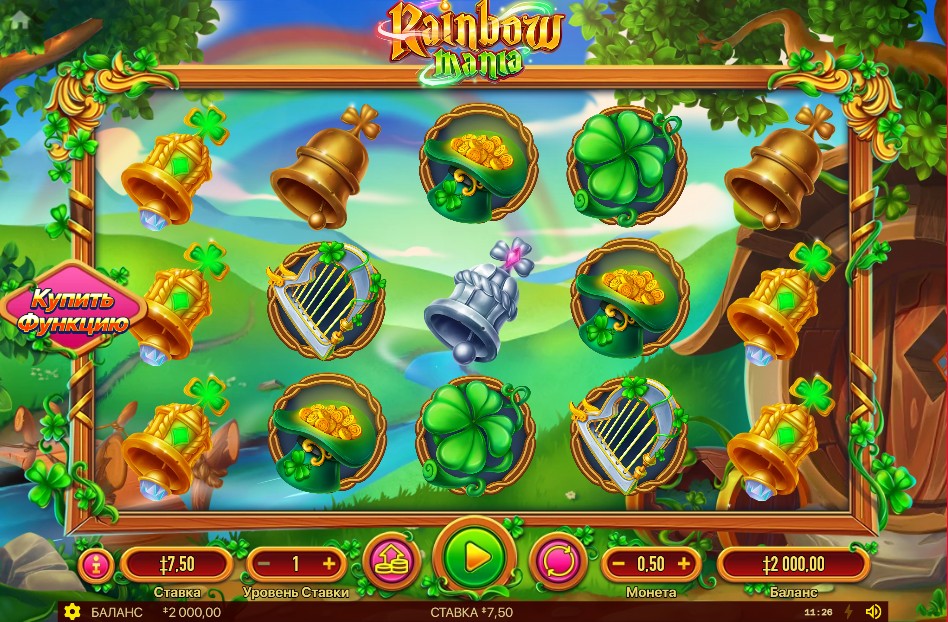The height and width of the screenshot is (622, 948).
Task: Toggle the lightning bolt quick spin icon
Action: click(850, 611)
